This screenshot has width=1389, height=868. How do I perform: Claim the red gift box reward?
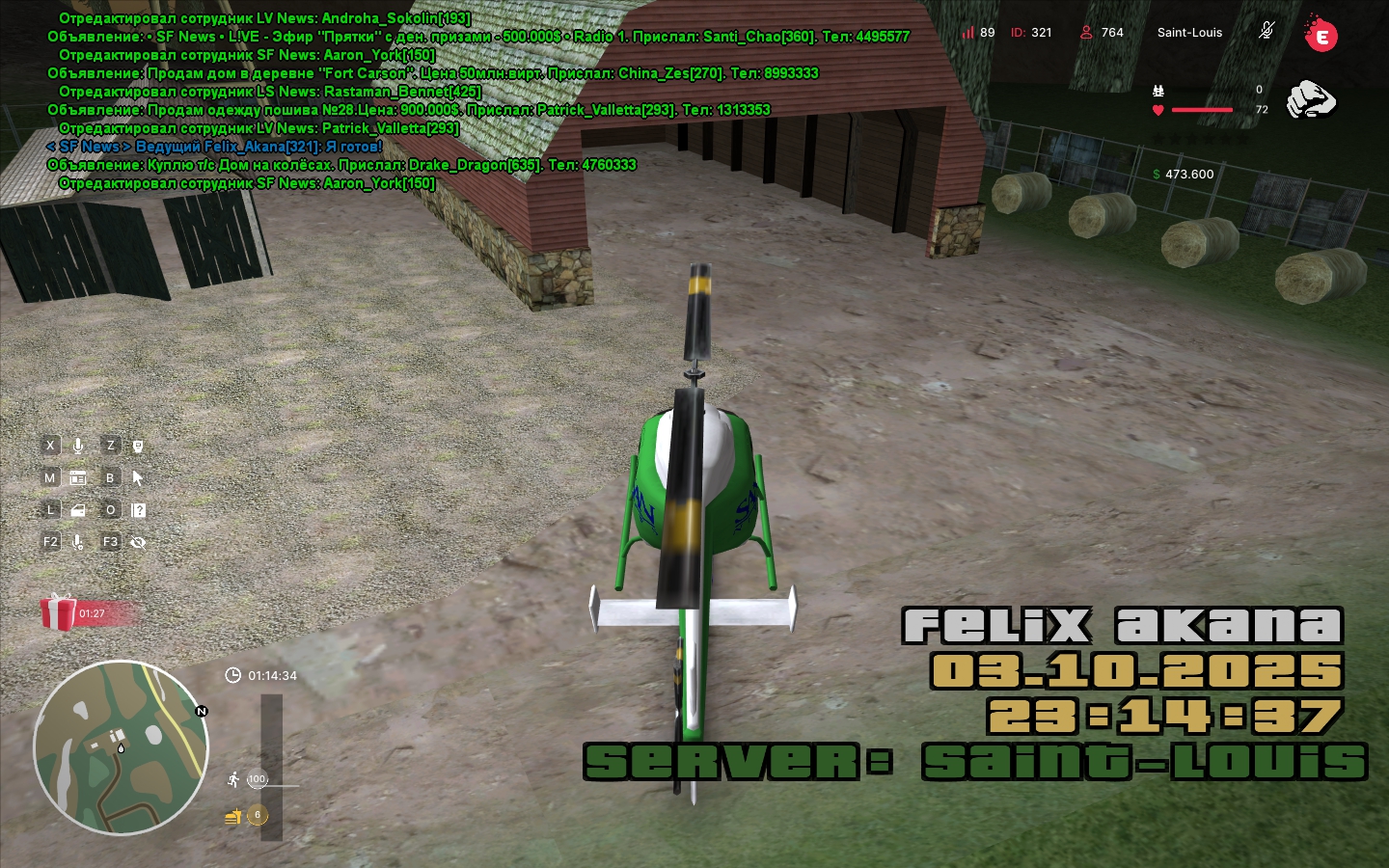click(59, 612)
